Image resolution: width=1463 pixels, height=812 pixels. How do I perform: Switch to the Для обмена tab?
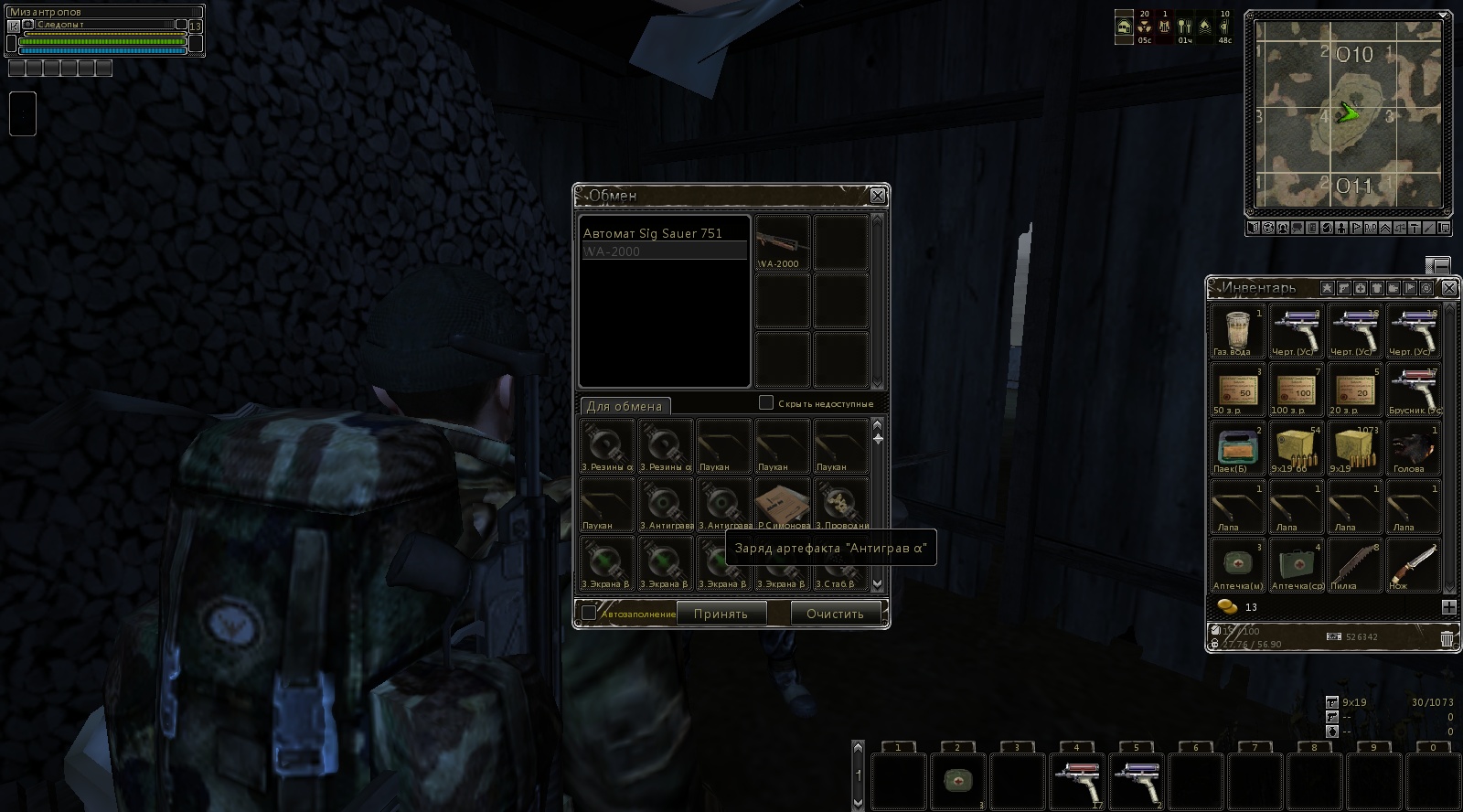pyautogui.click(x=625, y=406)
